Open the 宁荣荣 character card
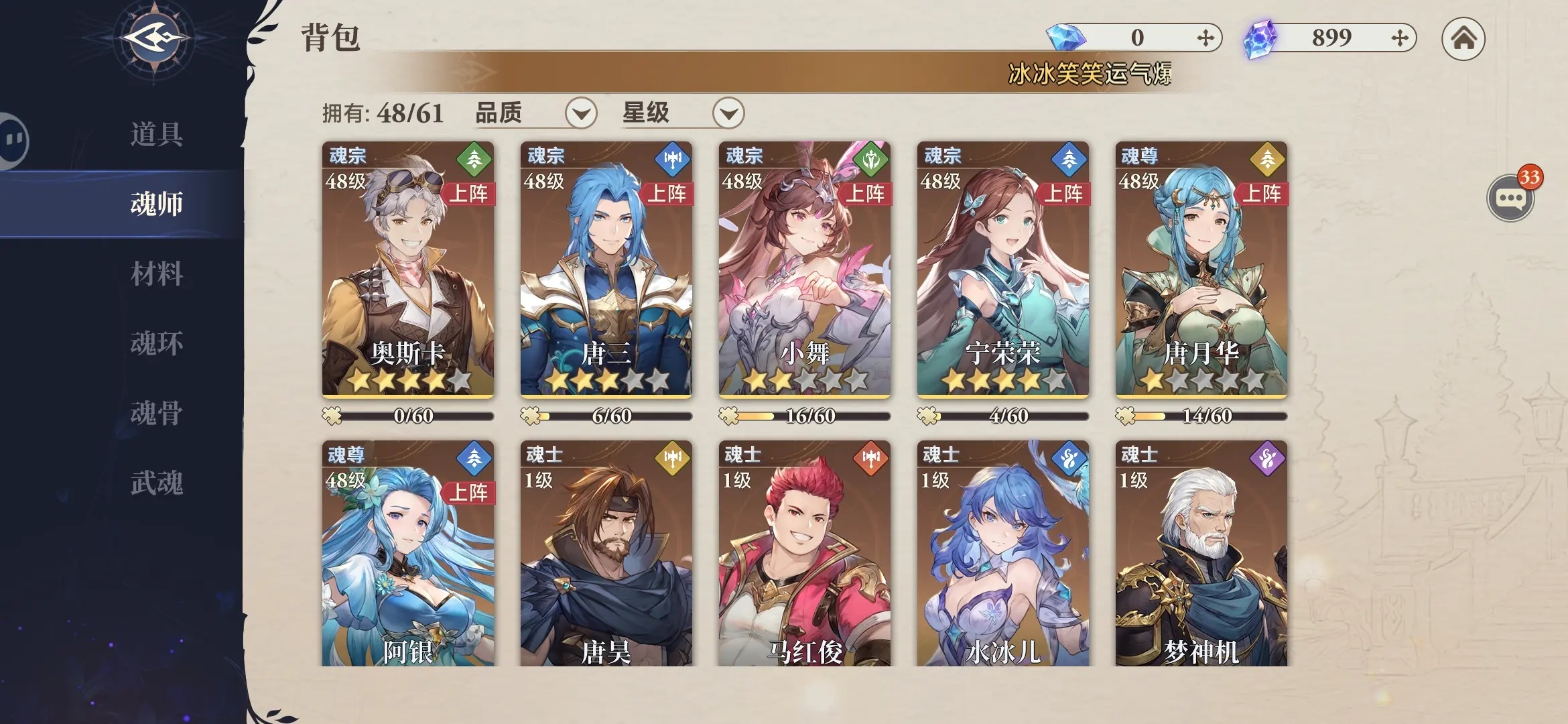The width and height of the screenshot is (1568, 724). pyautogui.click(x=1002, y=269)
